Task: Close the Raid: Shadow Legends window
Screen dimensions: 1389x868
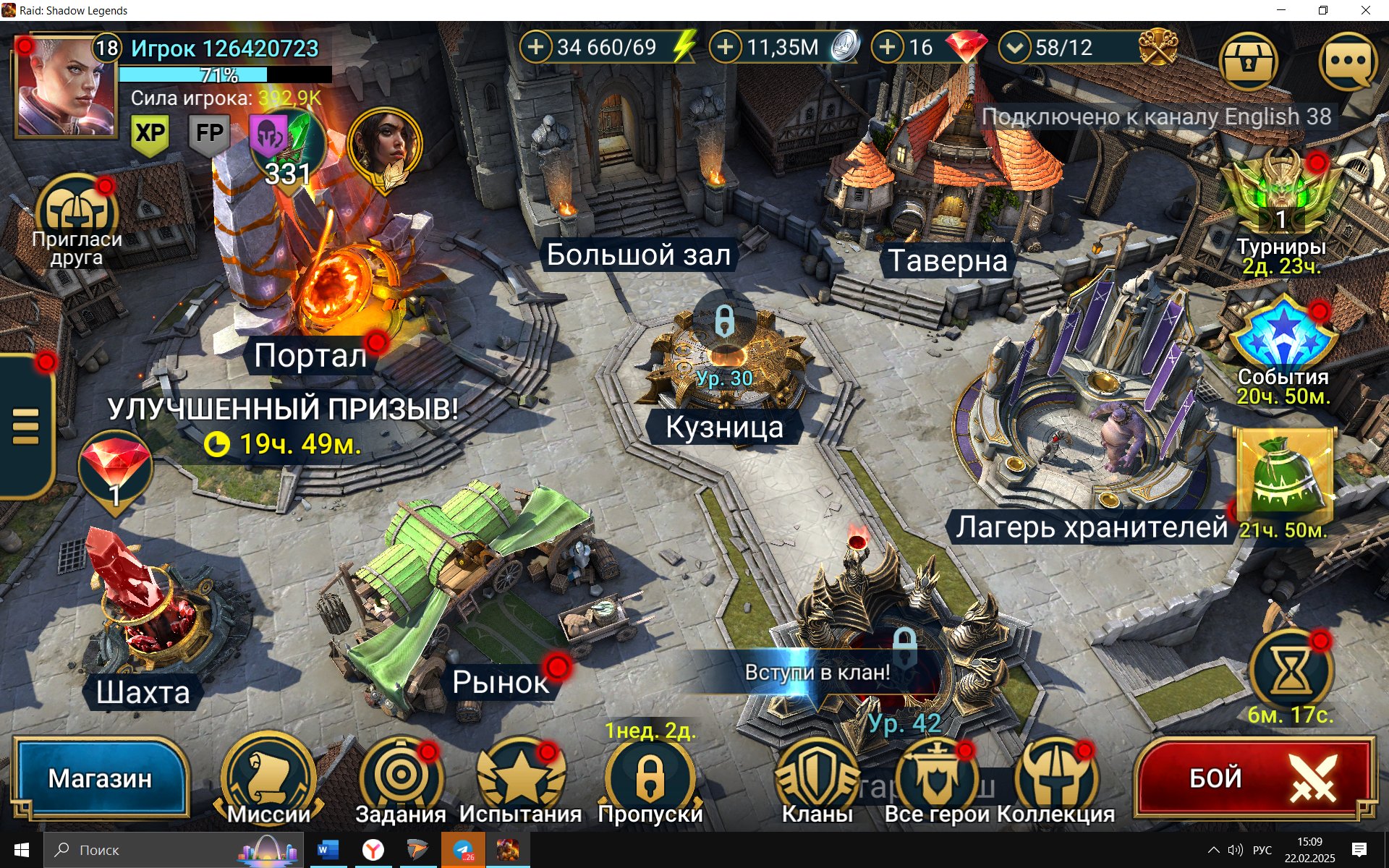Action: (1366, 10)
